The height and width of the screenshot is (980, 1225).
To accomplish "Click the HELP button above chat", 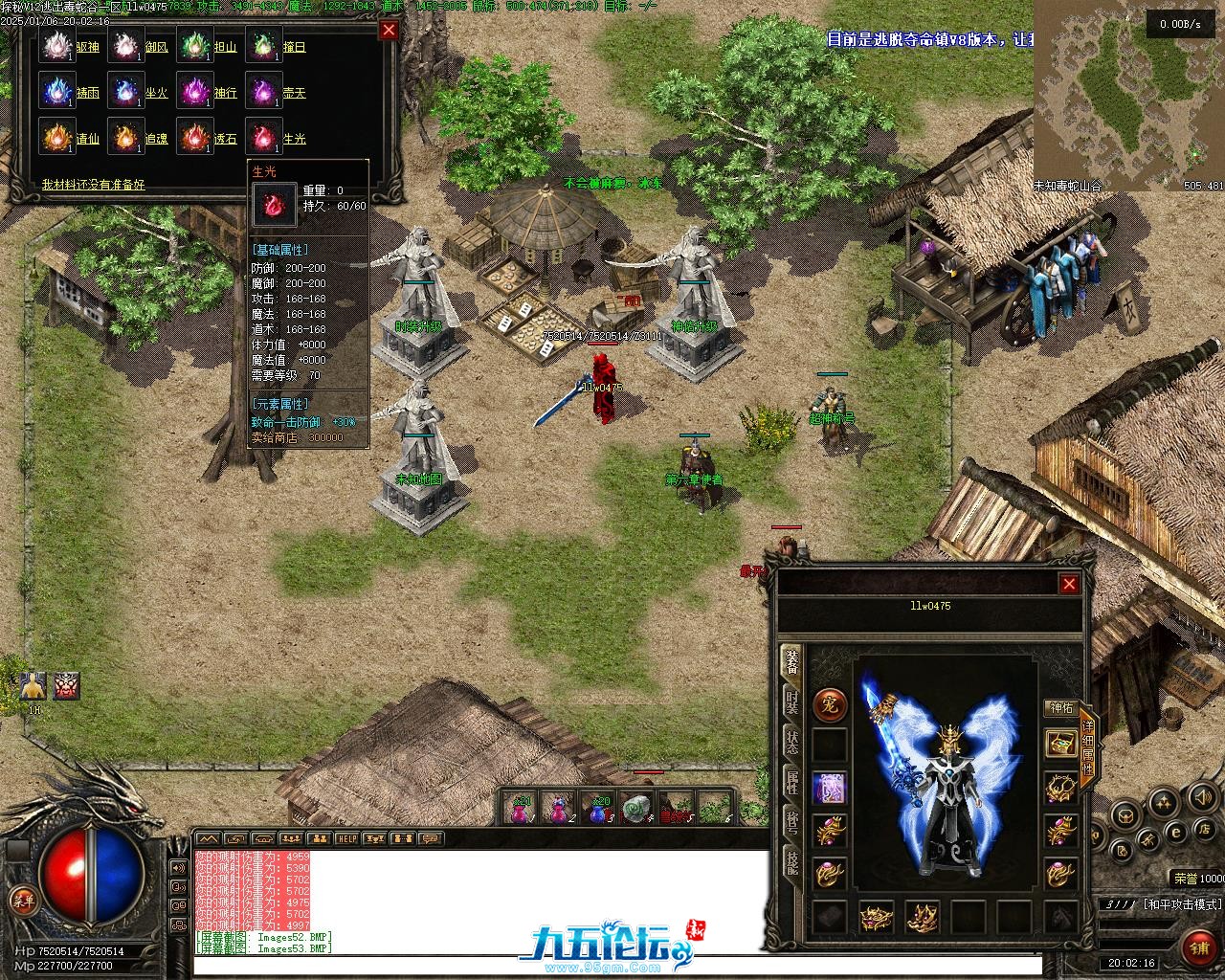I will pos(346,839).
